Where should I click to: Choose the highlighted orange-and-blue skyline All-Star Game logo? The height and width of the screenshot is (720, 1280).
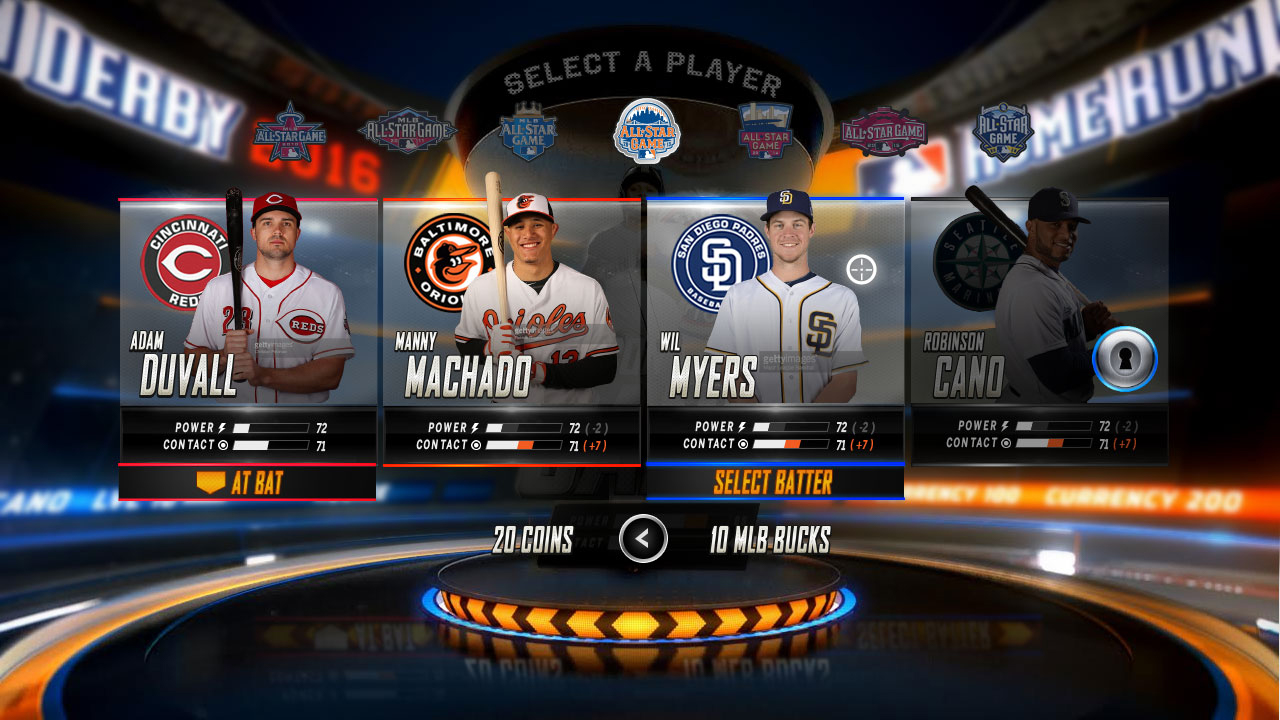647,131
